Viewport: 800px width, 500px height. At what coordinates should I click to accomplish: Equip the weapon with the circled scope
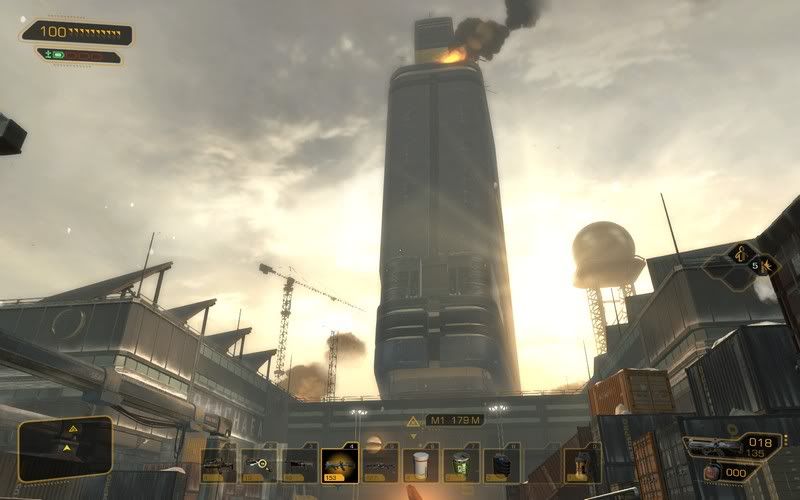pos(259,464)
